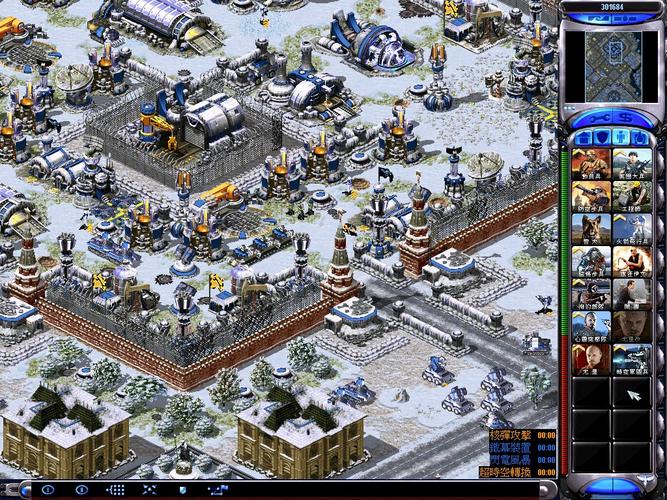Train a Navy SEAL
667x500 pixels.
coord(592,294)
